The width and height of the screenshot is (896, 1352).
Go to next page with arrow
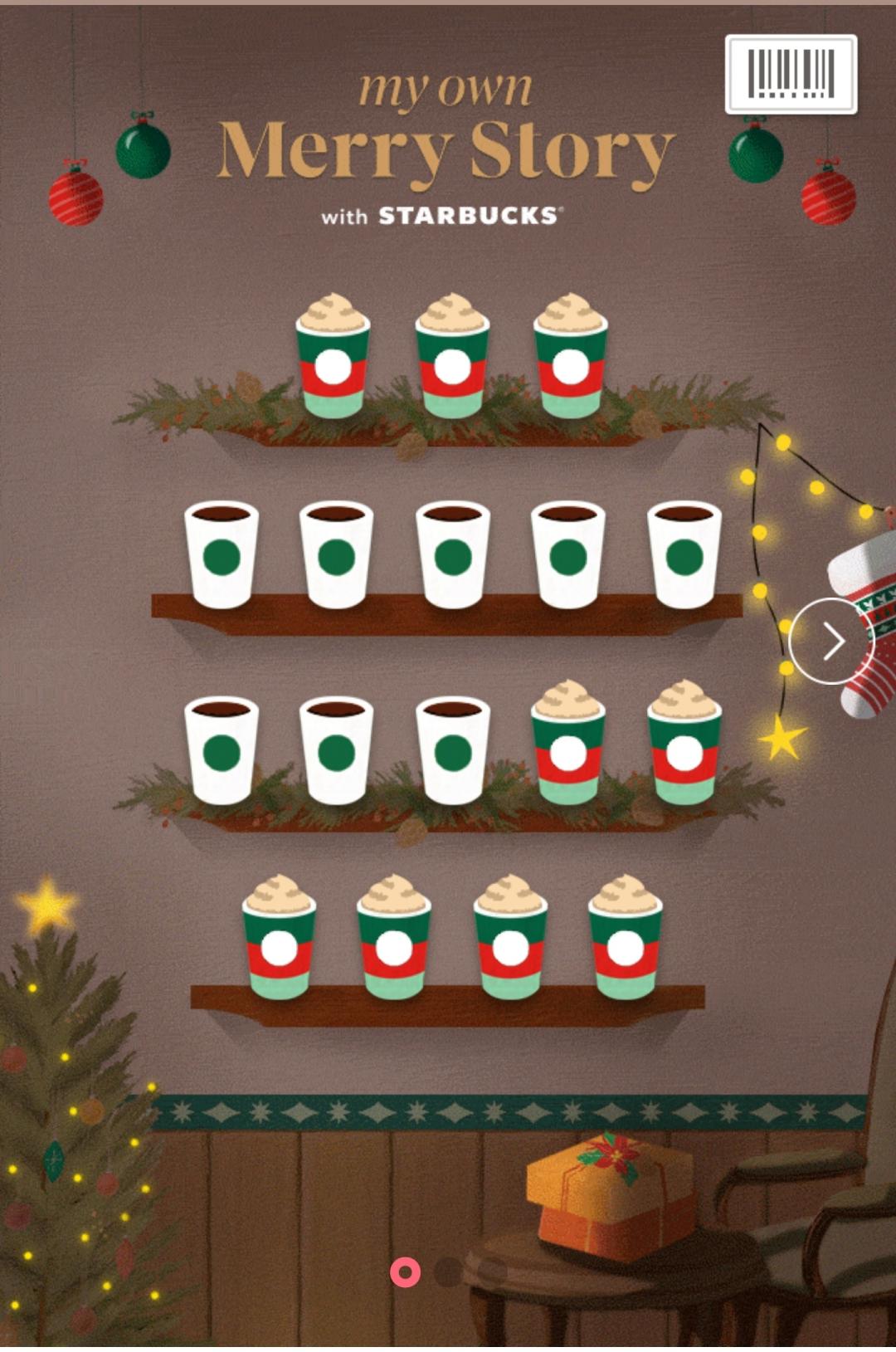(x=831, y=641)
